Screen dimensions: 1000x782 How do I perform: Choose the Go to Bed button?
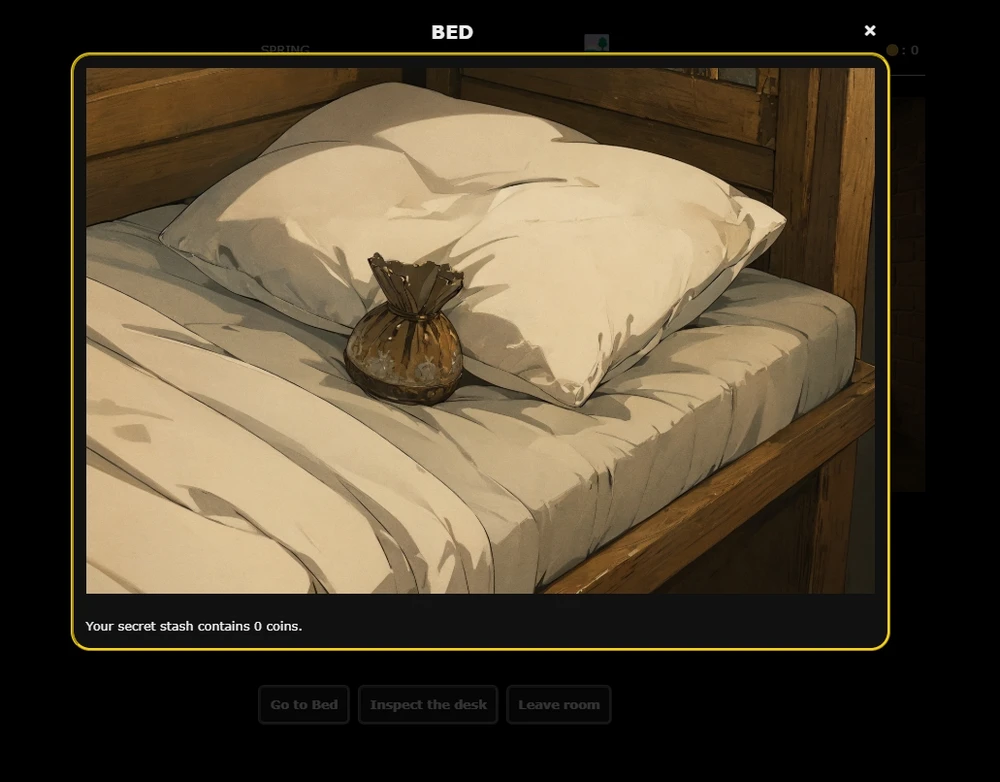point(304,704)
